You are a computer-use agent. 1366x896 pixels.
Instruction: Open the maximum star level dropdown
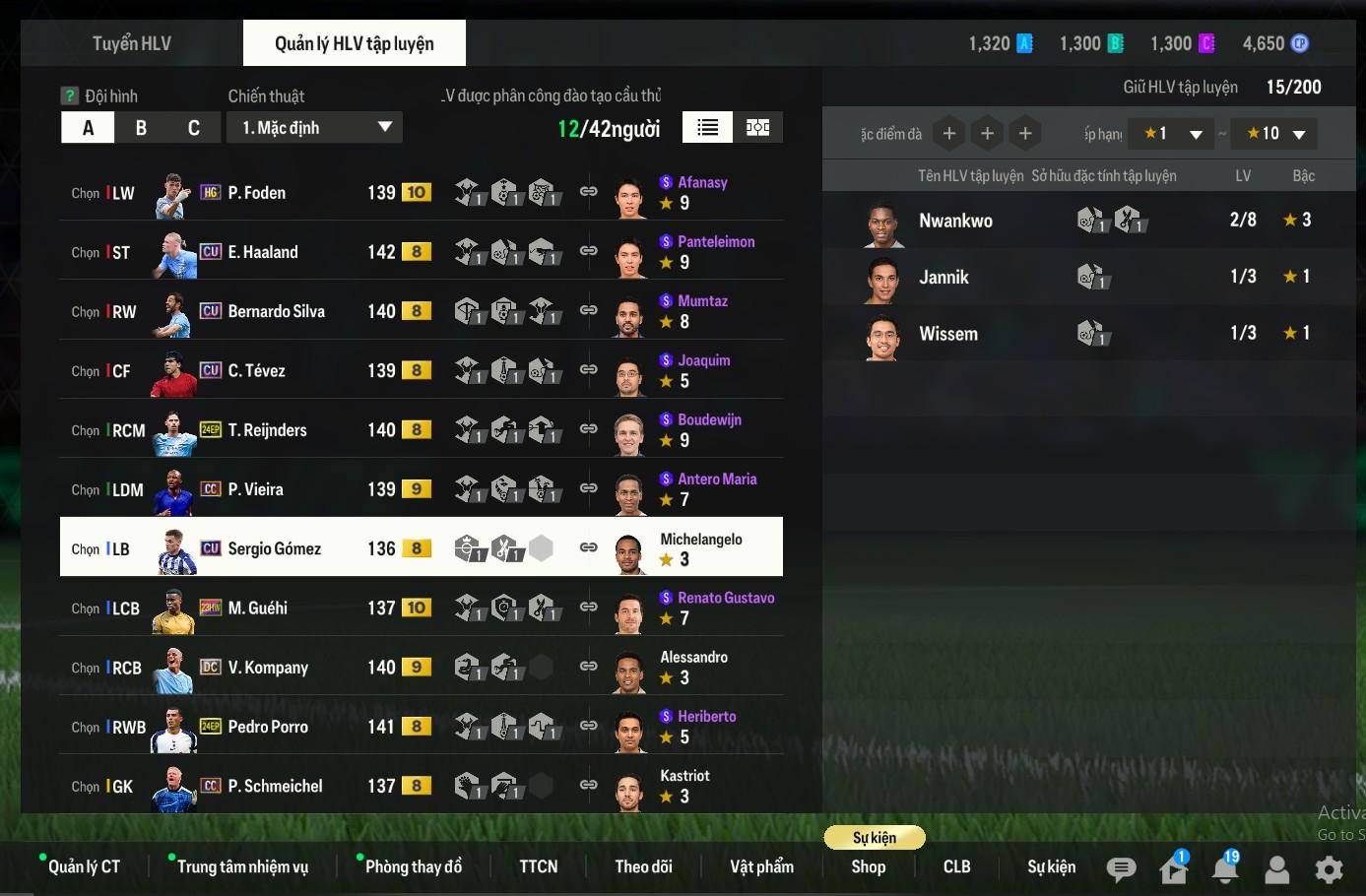click(x=1274, y=134)
